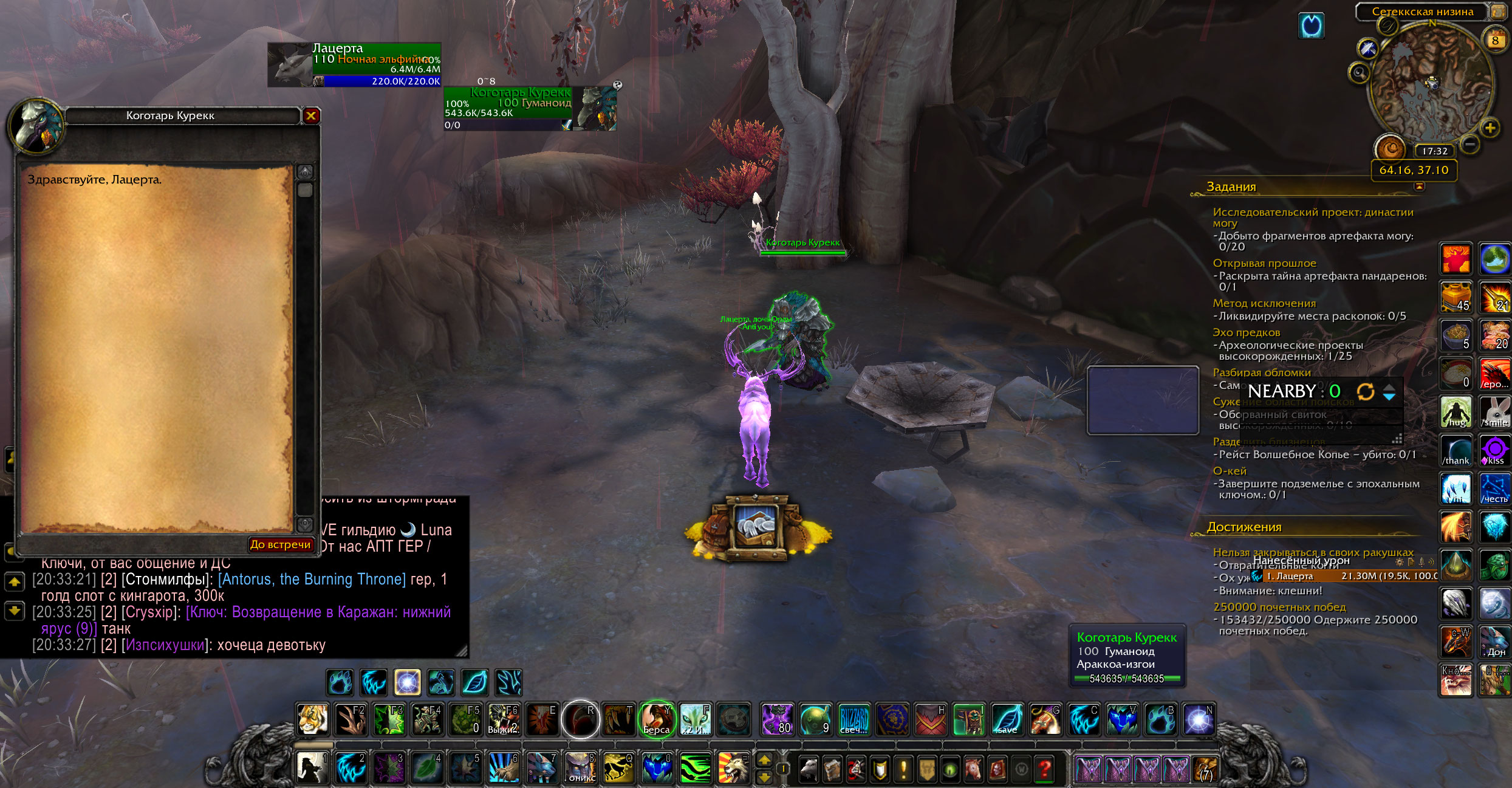The width and height of the screenshot is (1512, 788).
Task: Open the red question mark help button
Action: [x=1045, y=770]
